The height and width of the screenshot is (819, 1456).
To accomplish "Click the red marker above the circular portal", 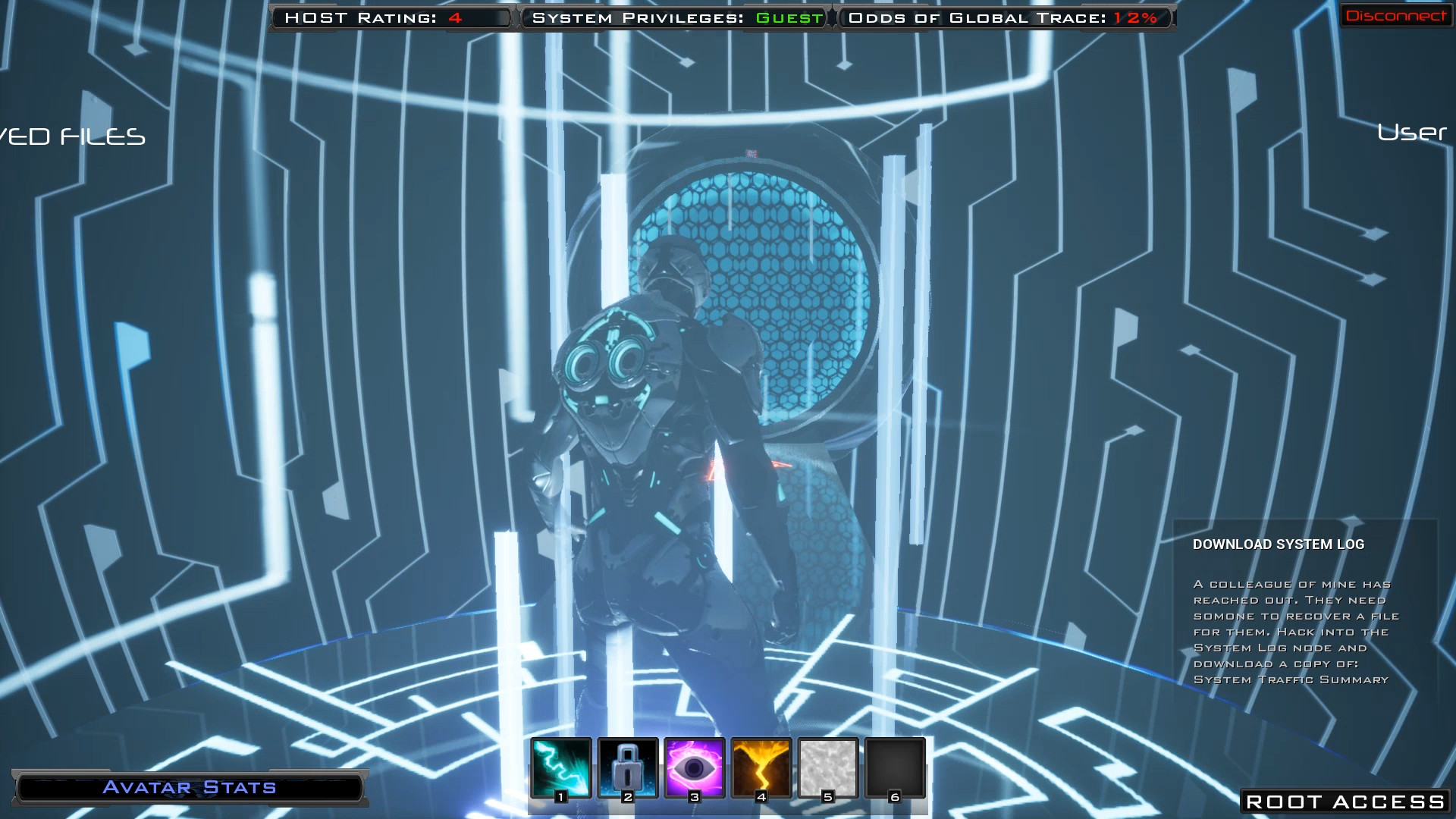I will (751, 152).
